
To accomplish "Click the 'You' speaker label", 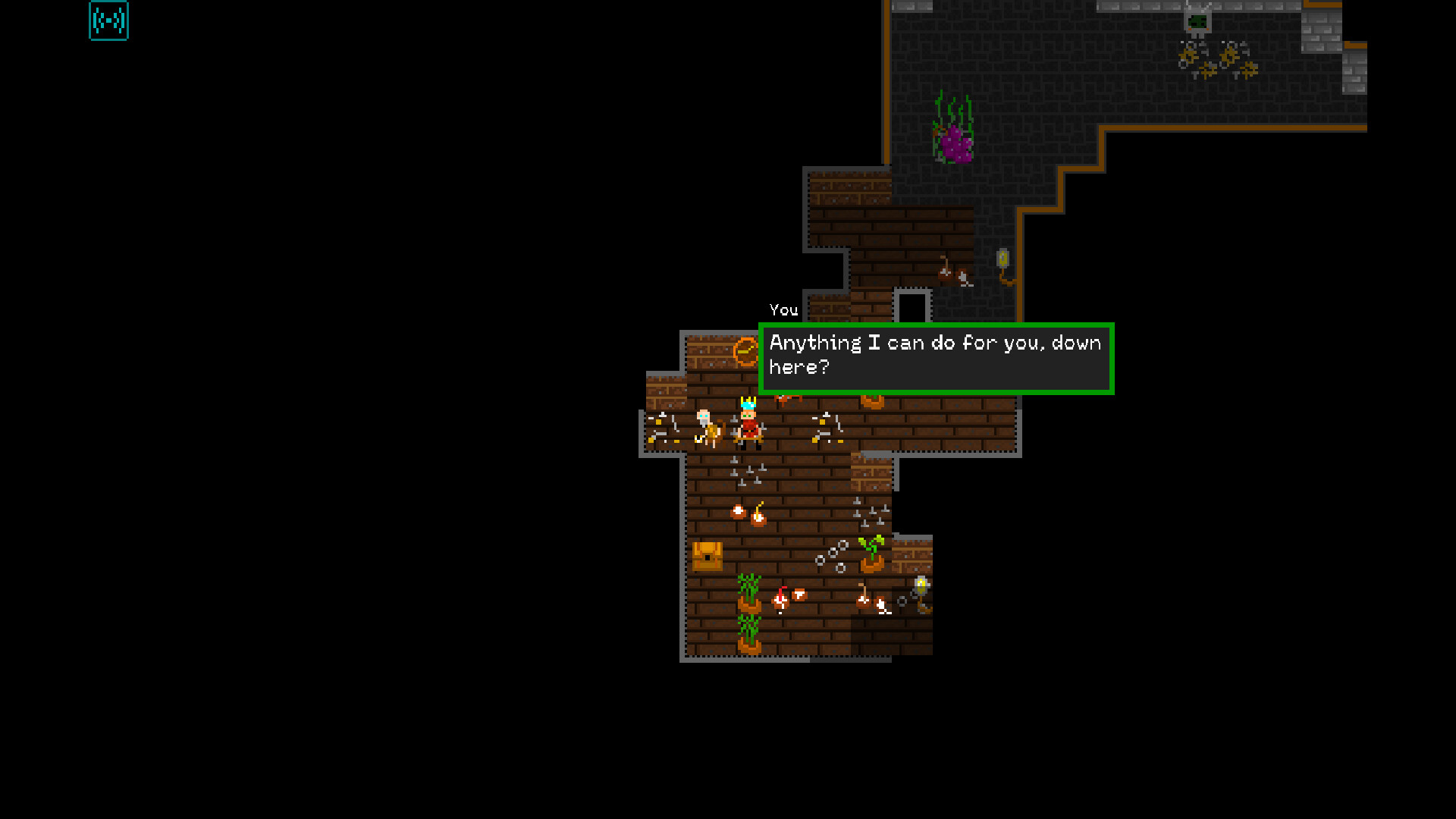I will coord(783,310).
